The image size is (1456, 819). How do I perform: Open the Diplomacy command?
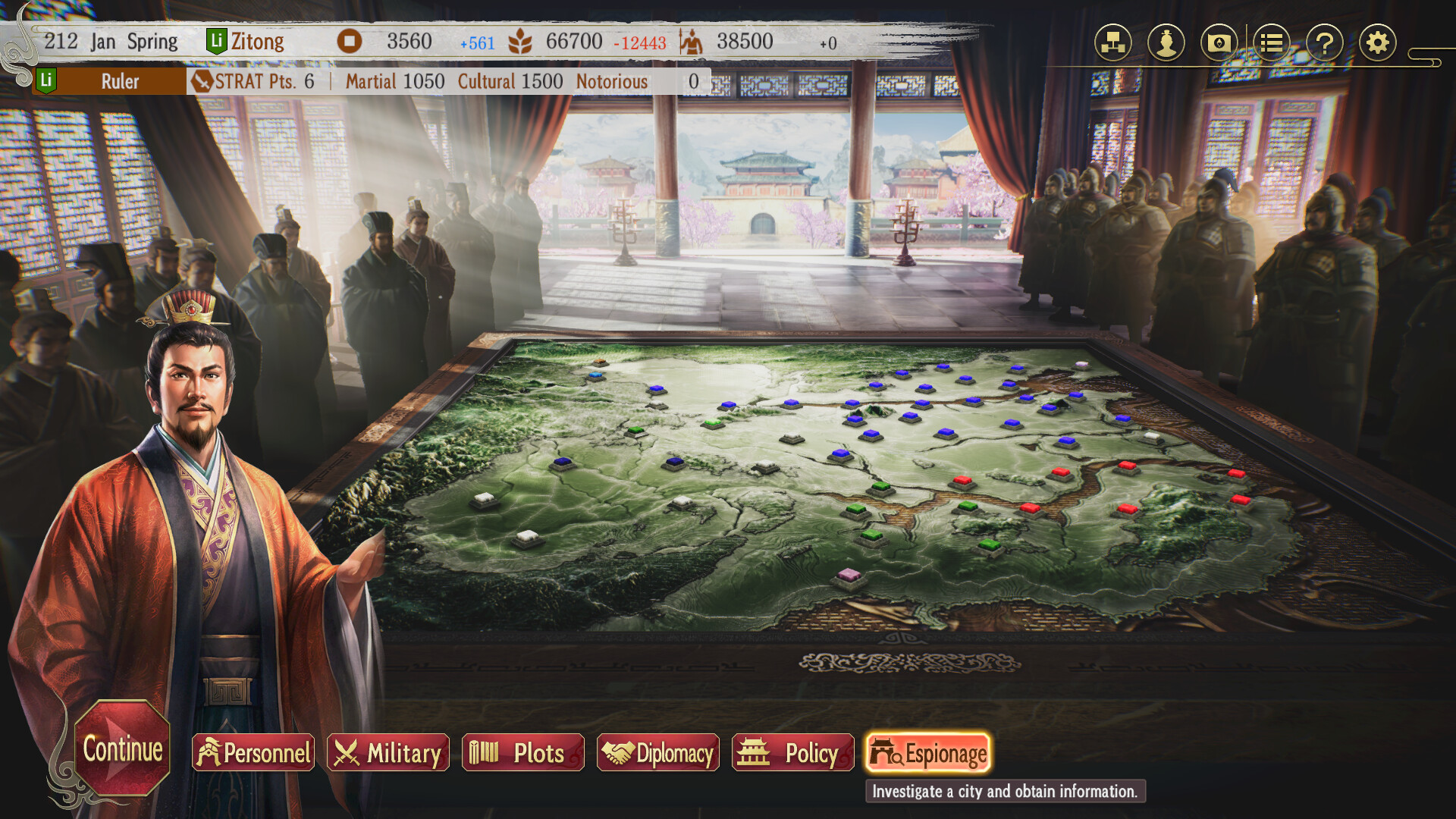click(x=657, y=753)
